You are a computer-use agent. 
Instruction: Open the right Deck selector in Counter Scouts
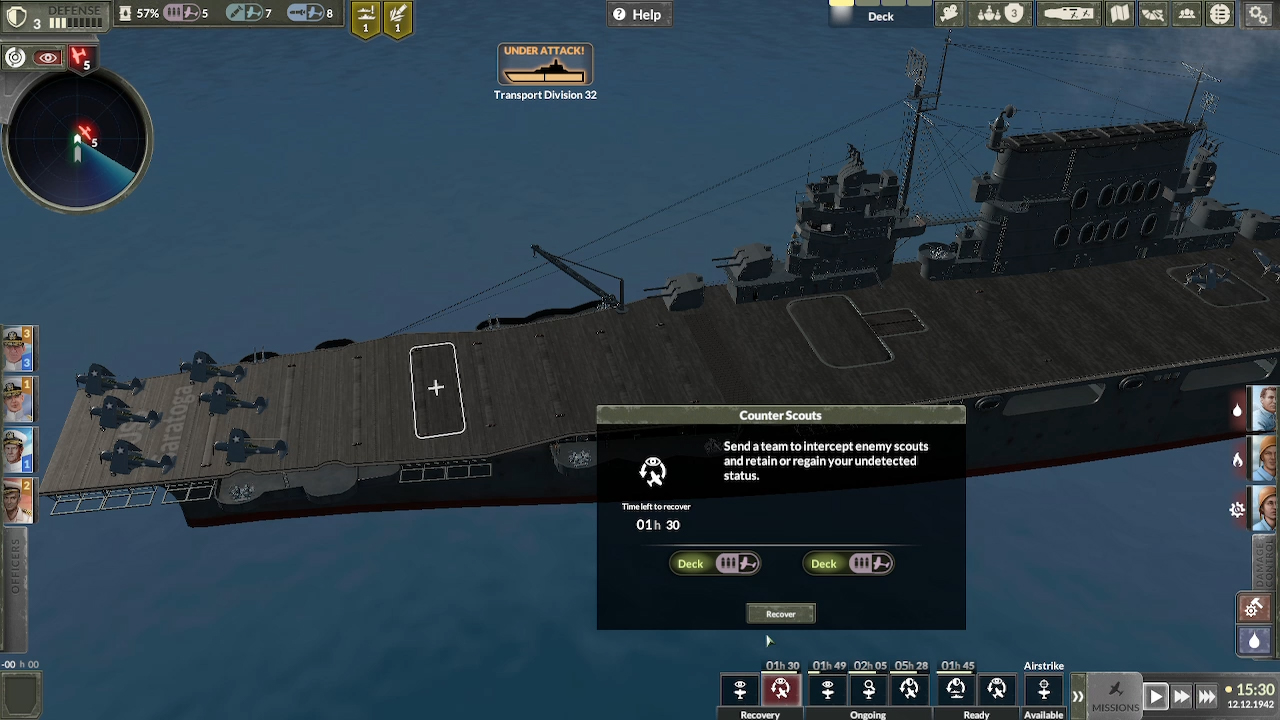click(848, 563)
